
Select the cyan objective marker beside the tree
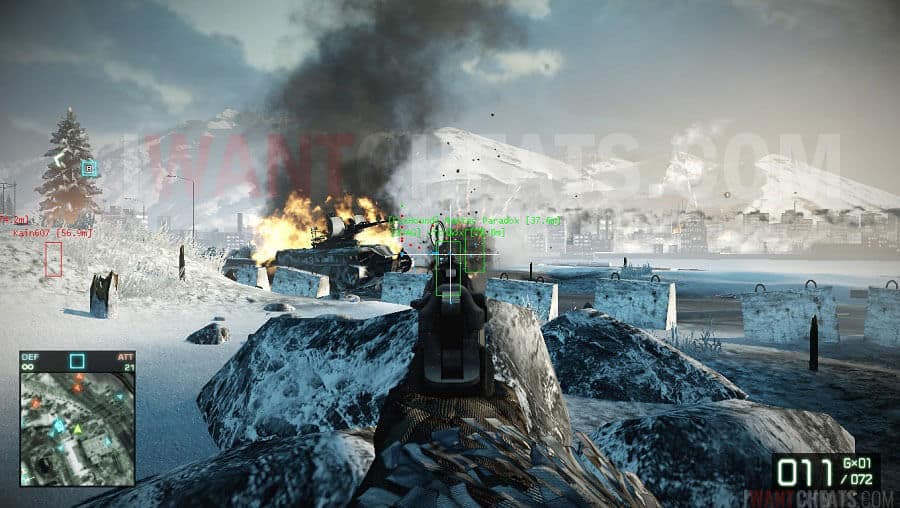[89, 168]
